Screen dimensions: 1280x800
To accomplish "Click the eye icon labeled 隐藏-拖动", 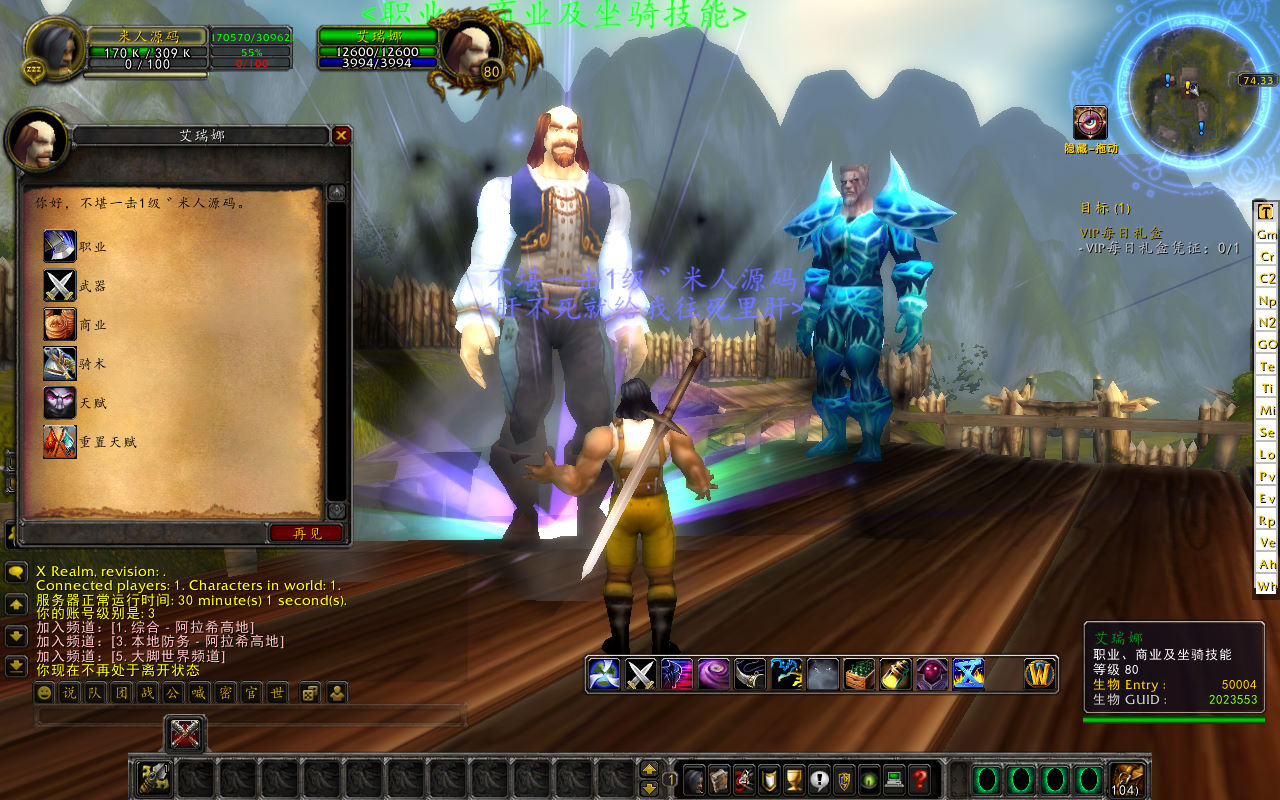I will point(1090,123).
